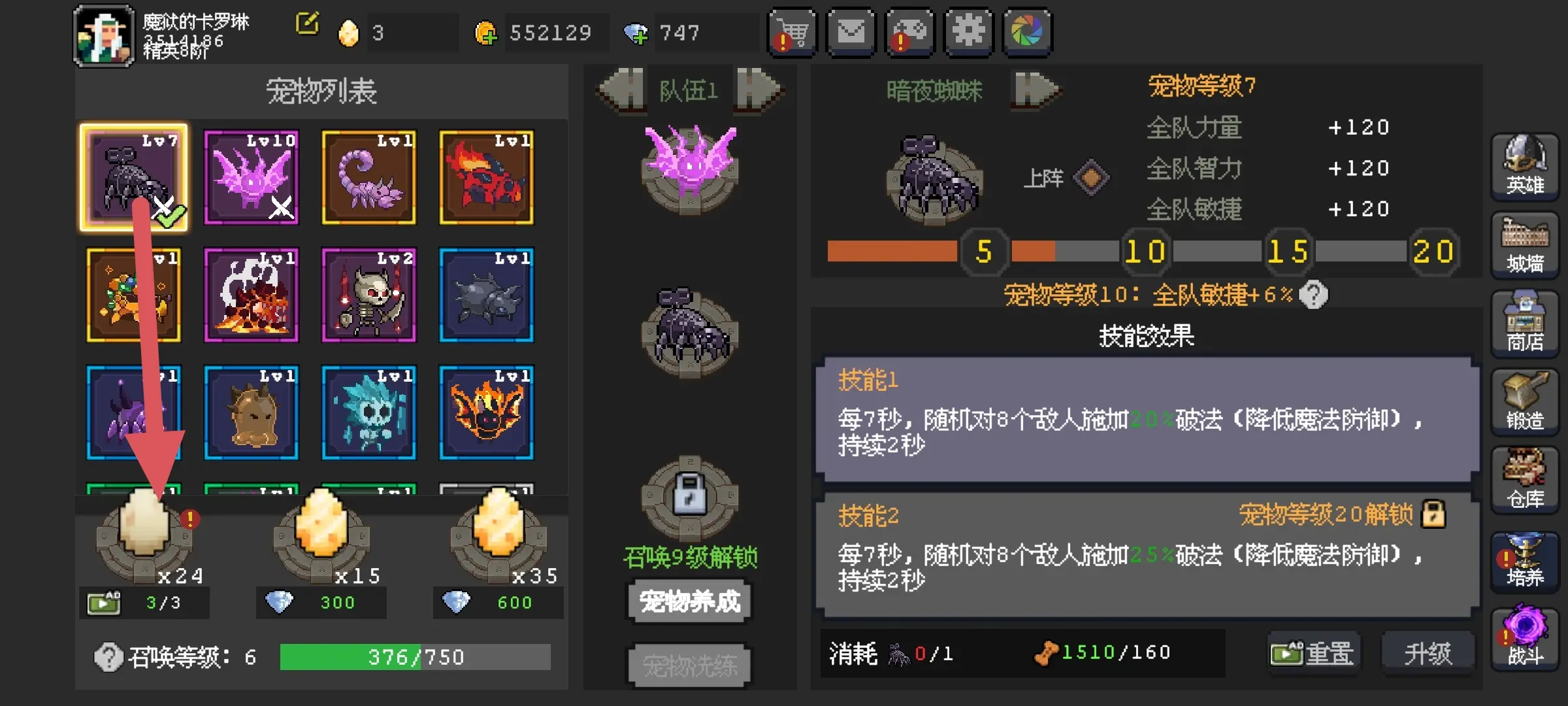The height and width of the screenshot is (706, 1568).
Task: Open the 城墙 (City Wall) panel
Action: pyautogui.click(x=1525, y=245)
